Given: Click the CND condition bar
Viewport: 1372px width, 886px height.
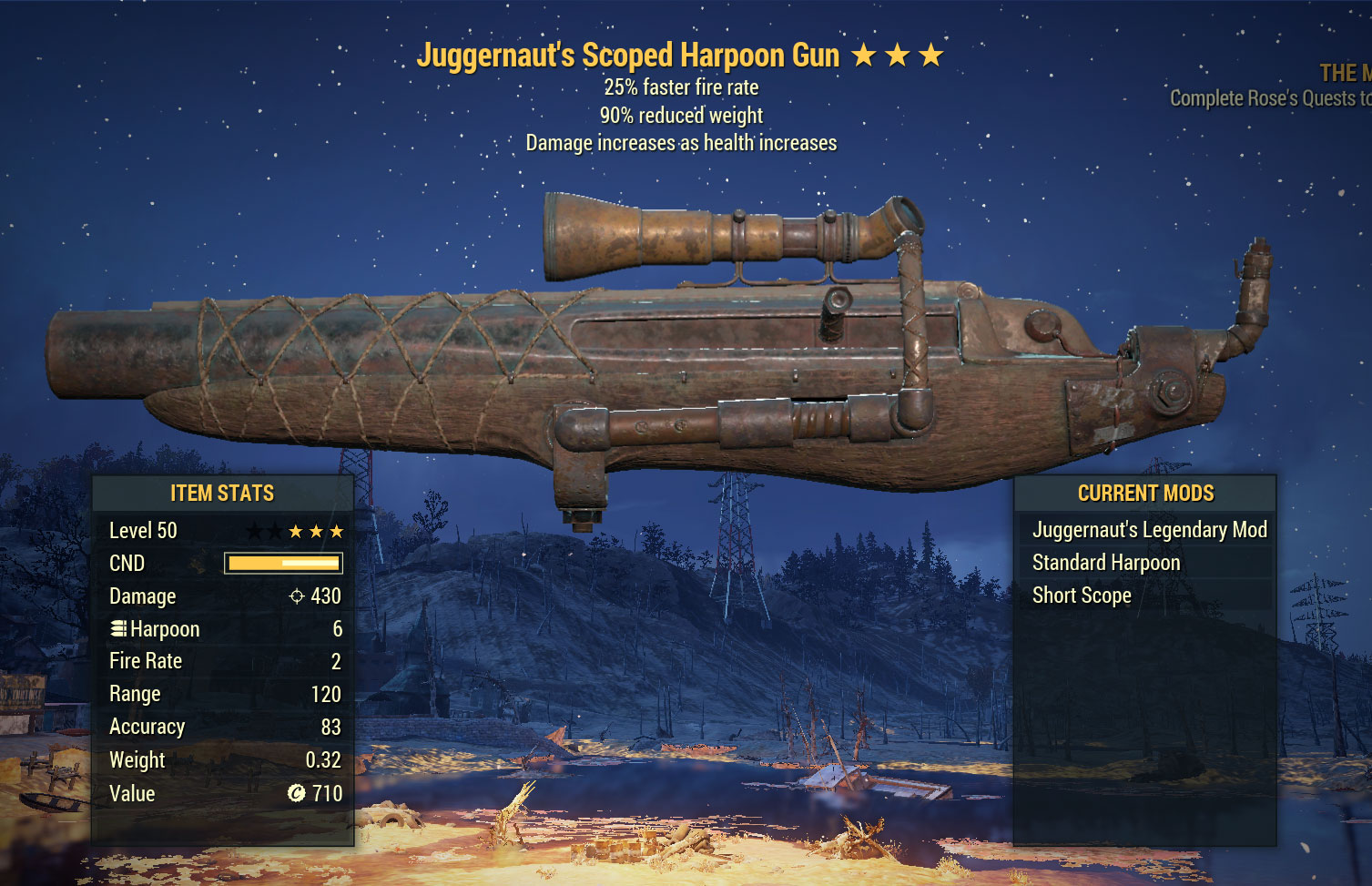Looking at the screenshot, I should click(283, 563).
